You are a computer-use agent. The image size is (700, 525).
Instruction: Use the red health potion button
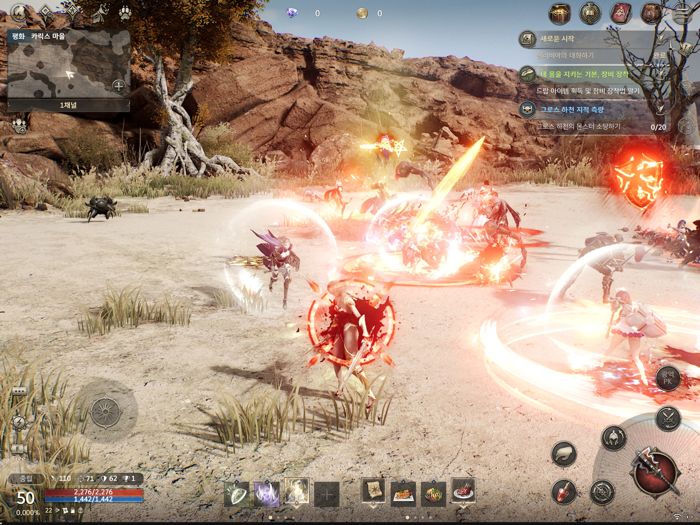point(564,491)
